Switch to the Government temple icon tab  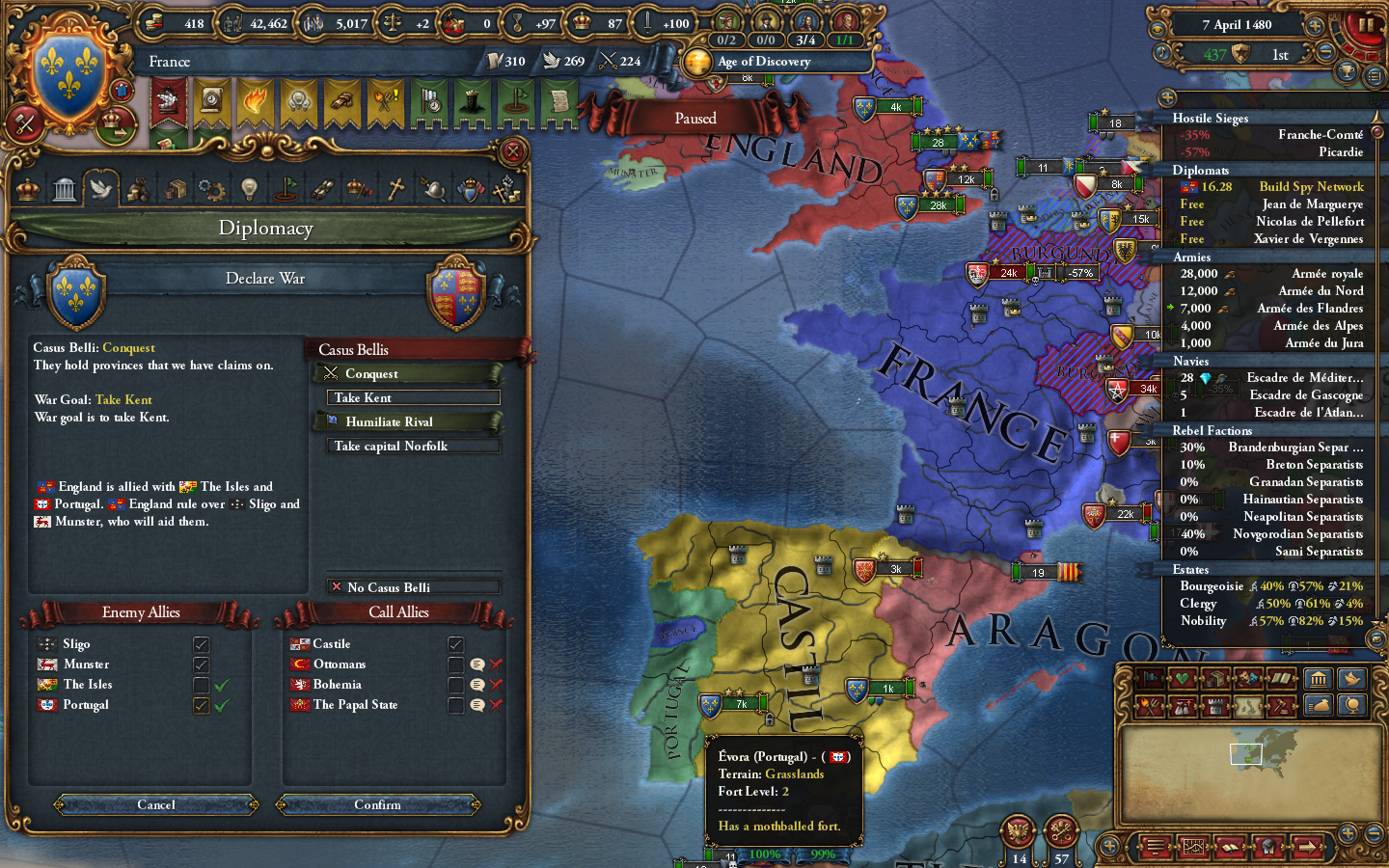tap(64, 188)
